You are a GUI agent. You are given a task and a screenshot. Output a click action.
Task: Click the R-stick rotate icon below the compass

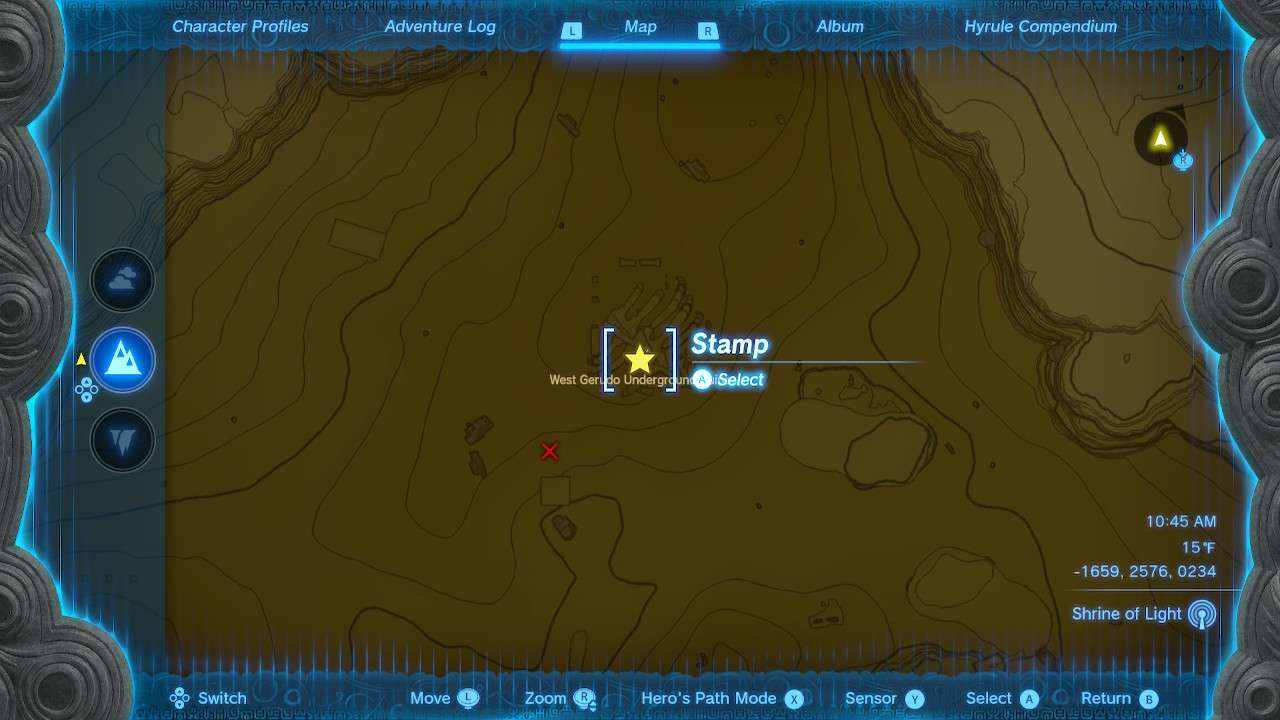tap(1182, 160)
